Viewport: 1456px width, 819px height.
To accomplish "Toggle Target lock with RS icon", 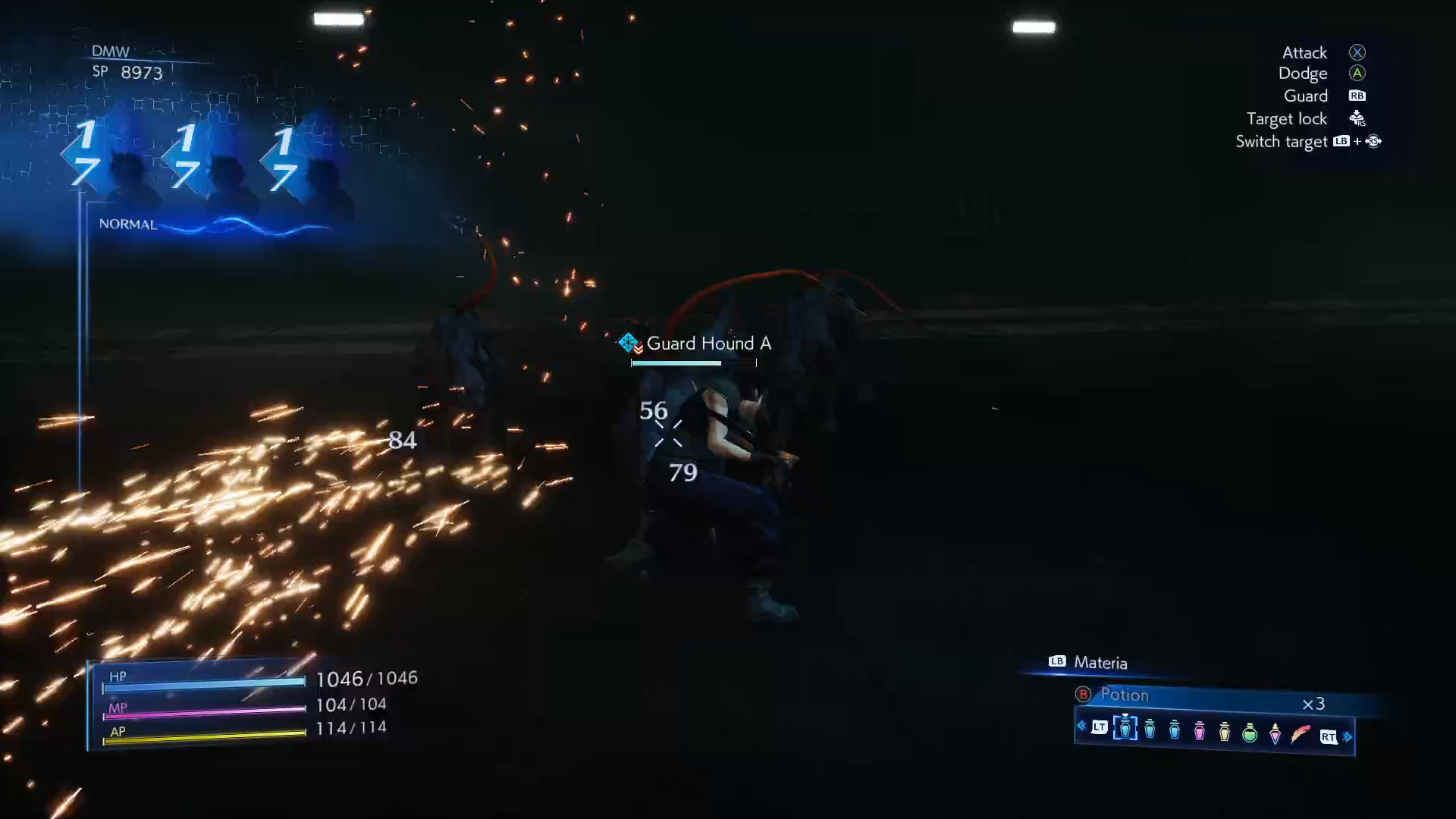I will tap(1357, 118).
